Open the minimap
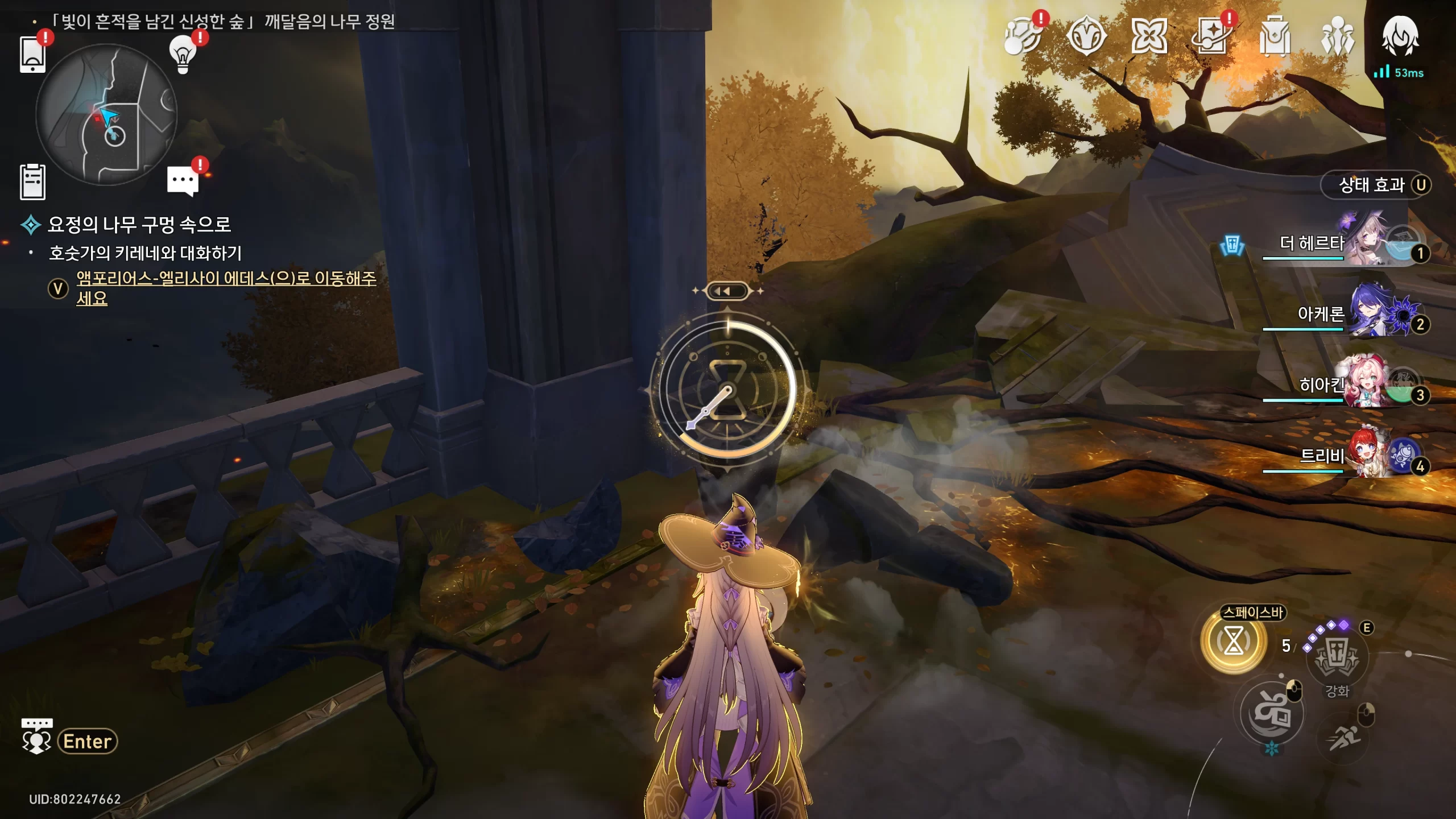 [106, 115]
